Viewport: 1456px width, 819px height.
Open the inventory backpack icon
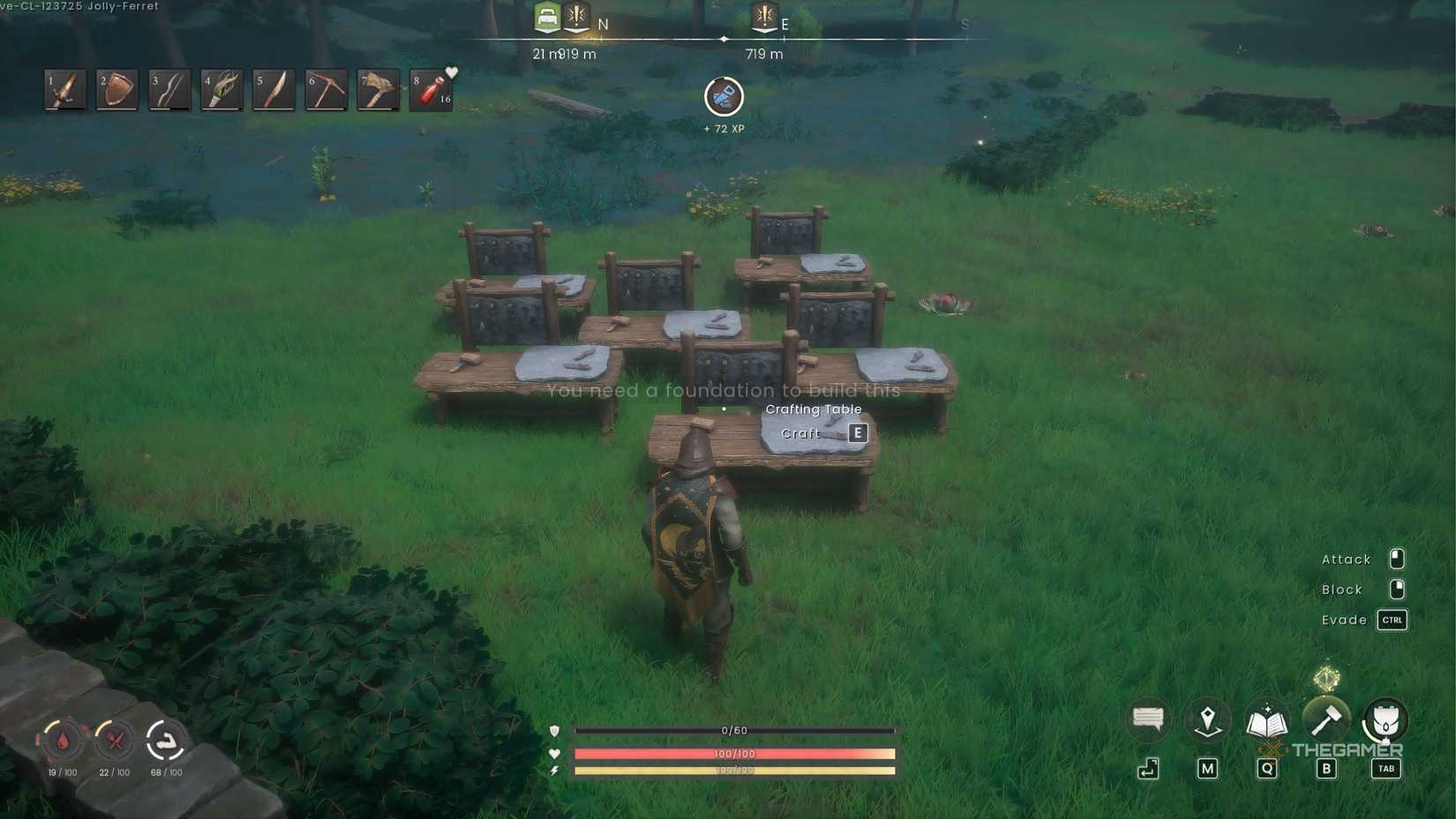pyautogui.click(x=1385, y=719)
